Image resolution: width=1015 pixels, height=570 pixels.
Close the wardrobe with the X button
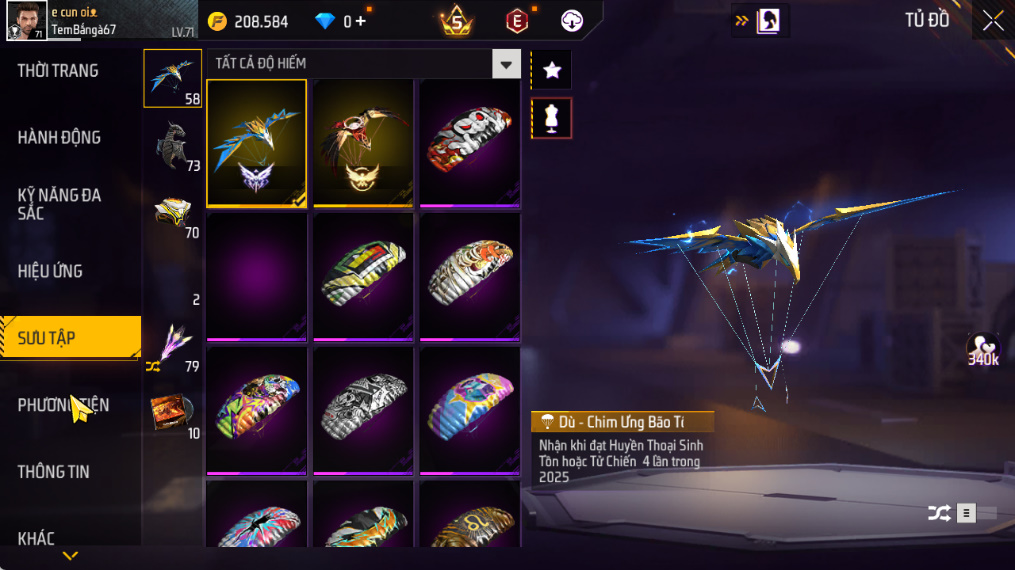[x=992, y=21]
